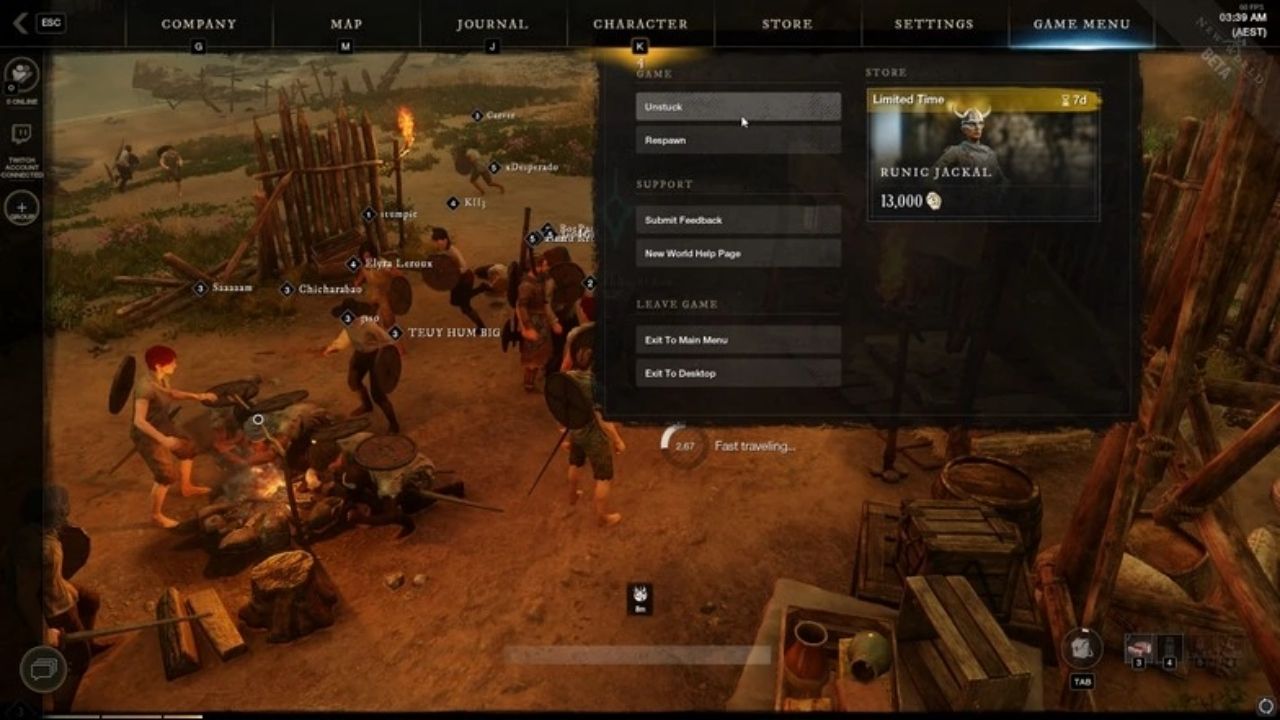Open the Store tab

pos(787,24)
